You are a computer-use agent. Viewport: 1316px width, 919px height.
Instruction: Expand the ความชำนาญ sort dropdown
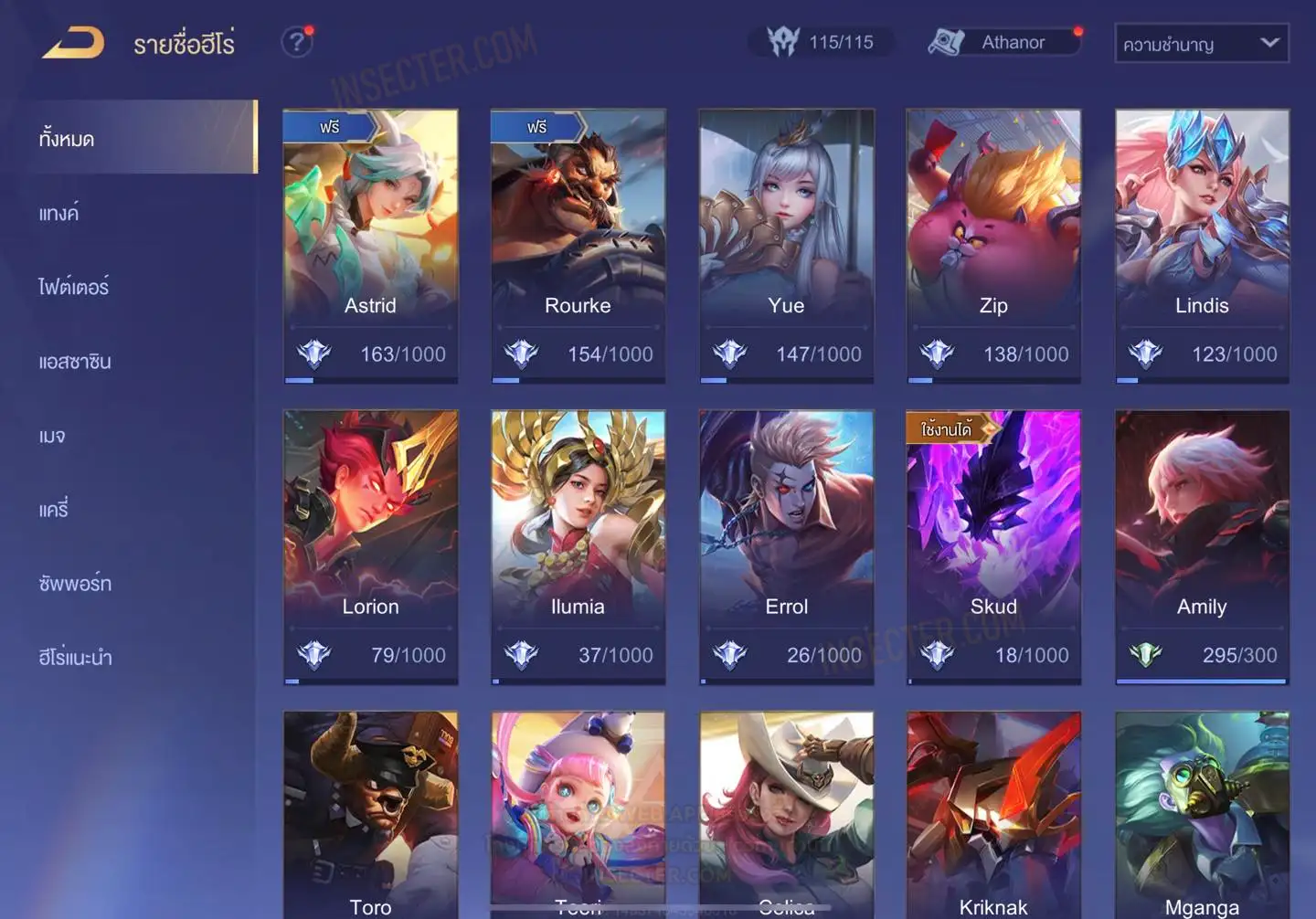tap(1201, 44)
